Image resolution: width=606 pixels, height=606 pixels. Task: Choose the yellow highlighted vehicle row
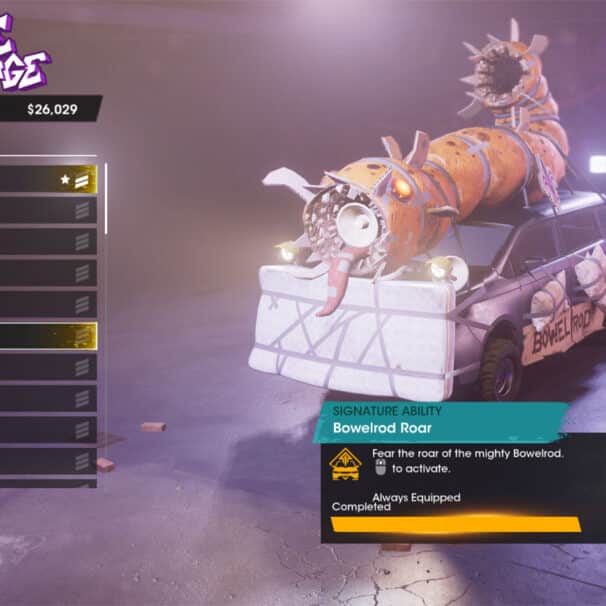48,336
